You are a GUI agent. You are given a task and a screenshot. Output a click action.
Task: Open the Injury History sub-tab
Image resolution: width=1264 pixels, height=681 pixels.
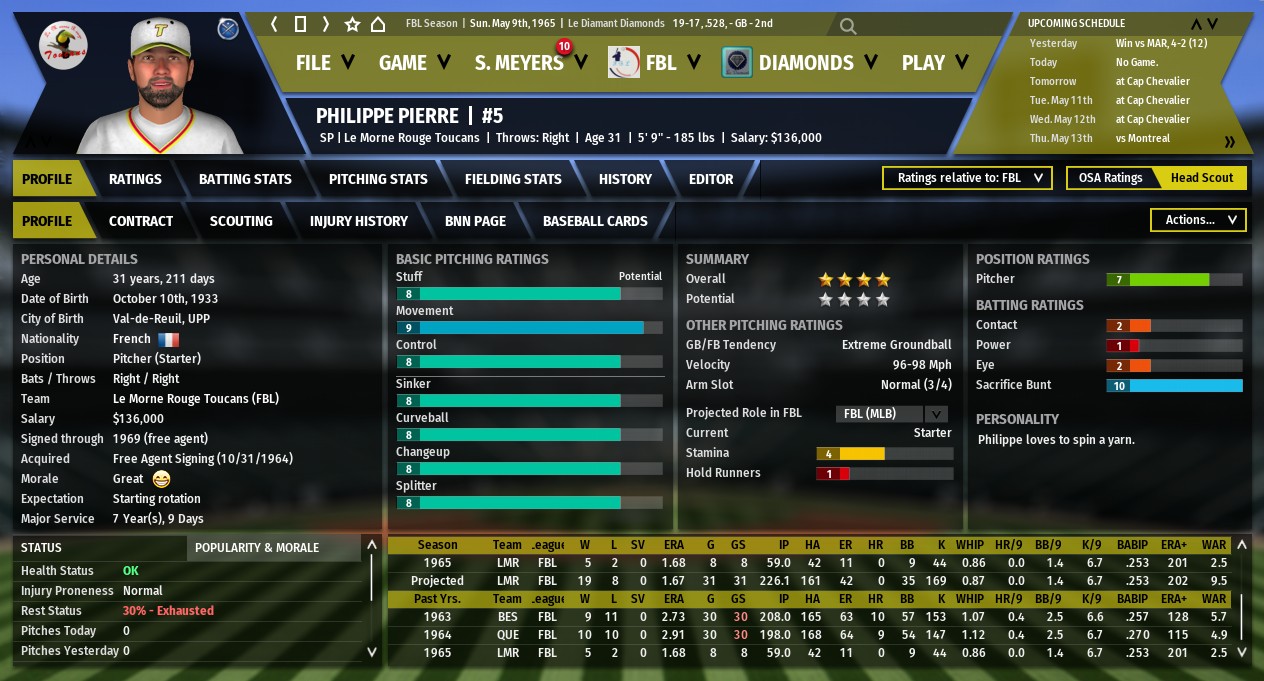[x=359, y=221]
